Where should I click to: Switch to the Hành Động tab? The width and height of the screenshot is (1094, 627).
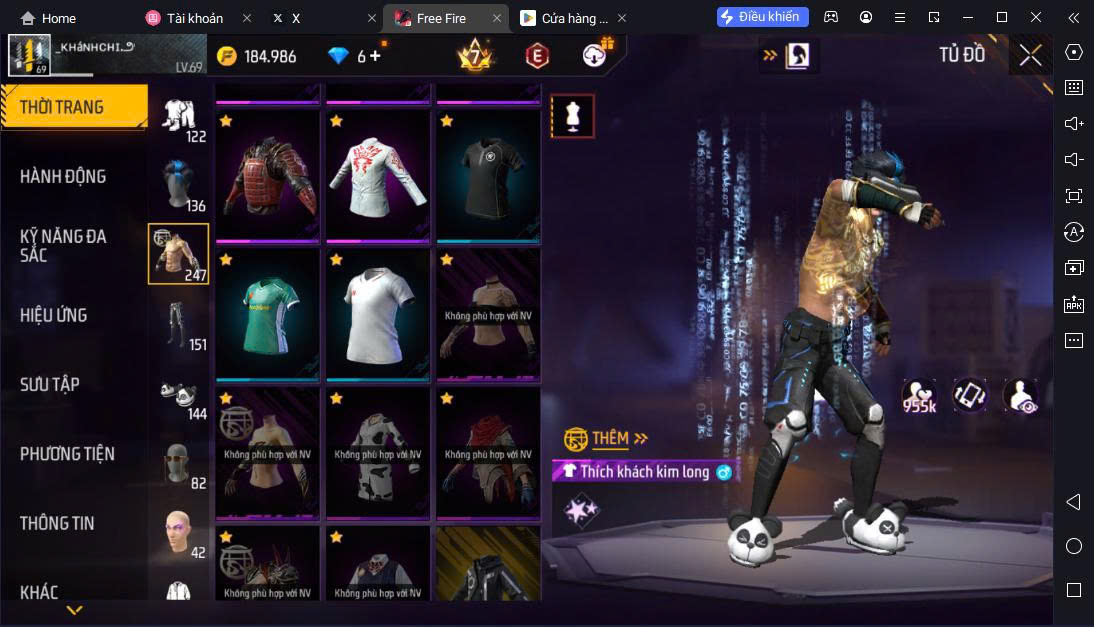coord(63,177)
